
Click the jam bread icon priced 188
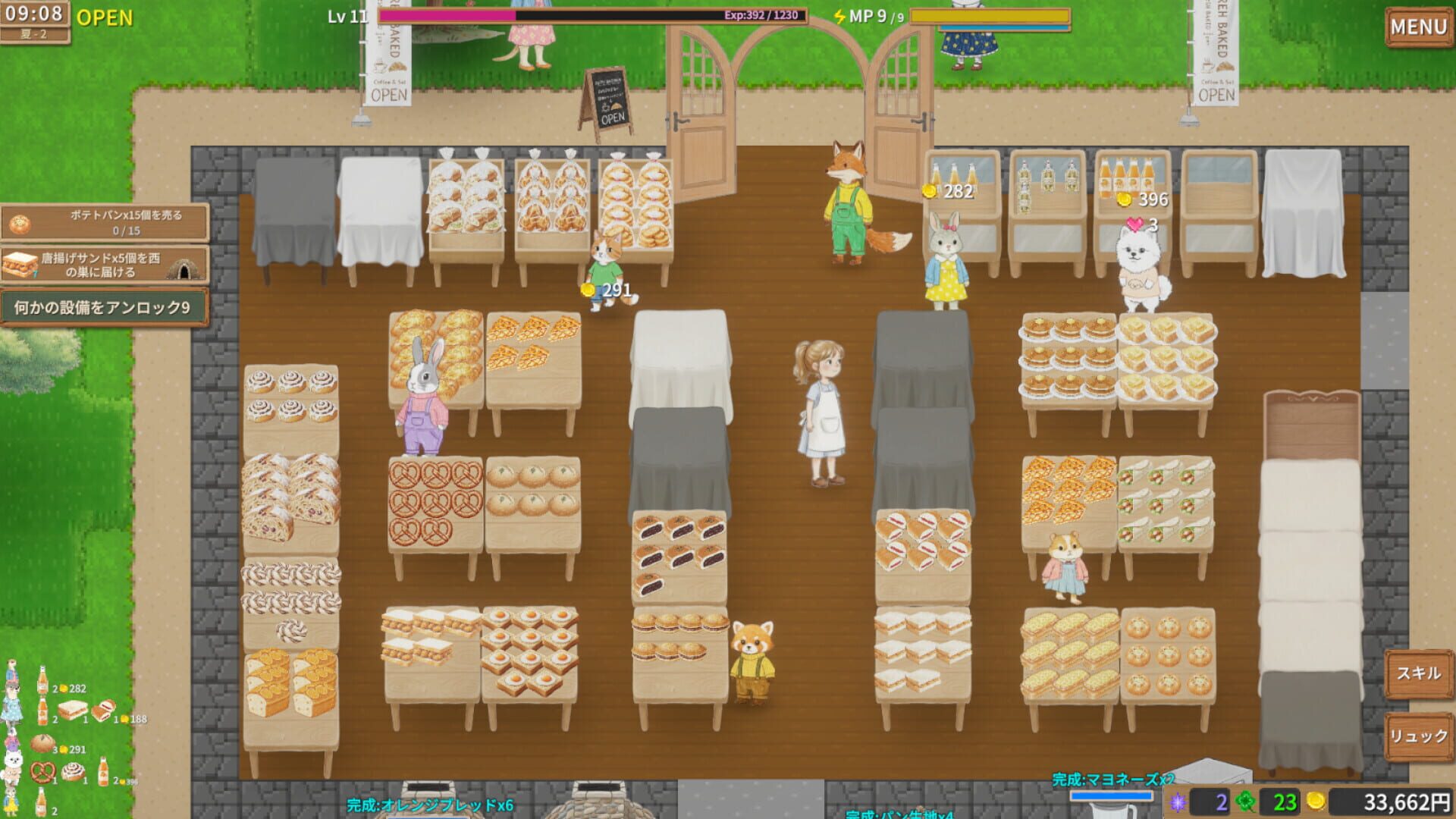104,711
